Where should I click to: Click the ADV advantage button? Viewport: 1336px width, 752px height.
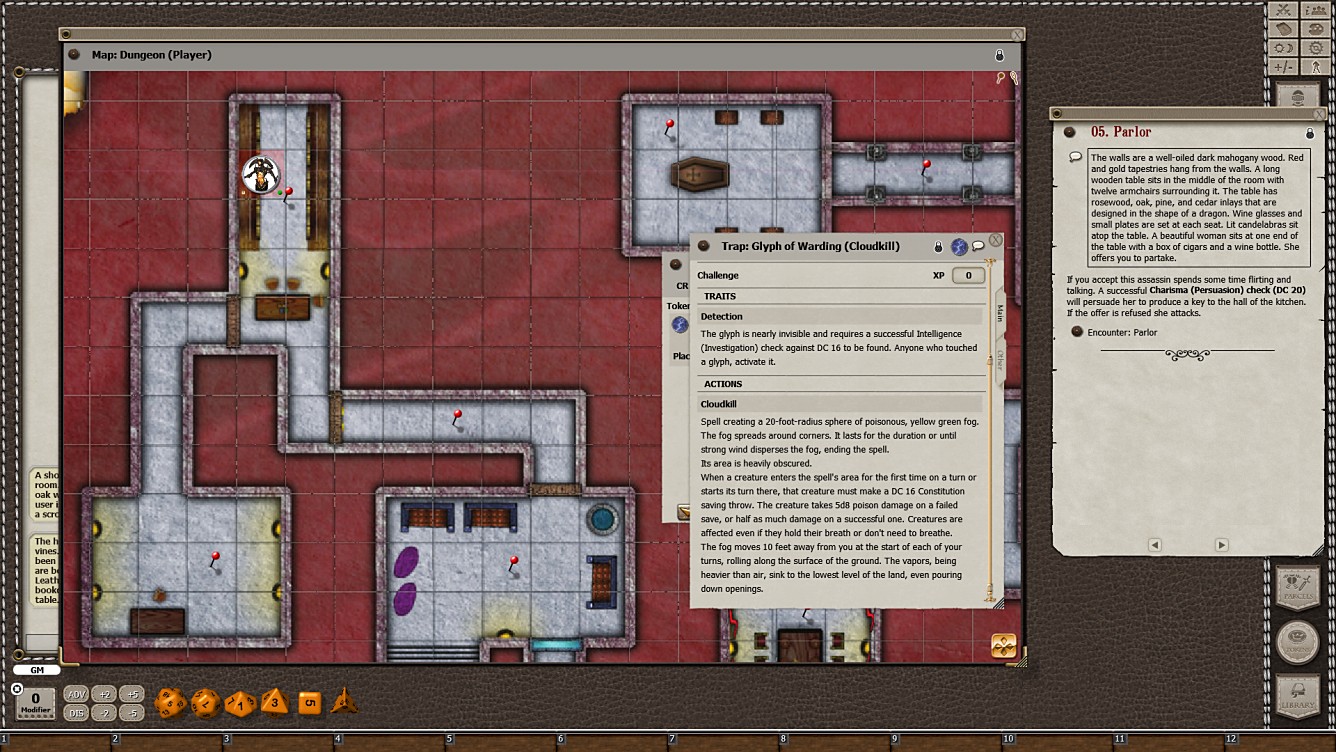(x=75, y=692)
